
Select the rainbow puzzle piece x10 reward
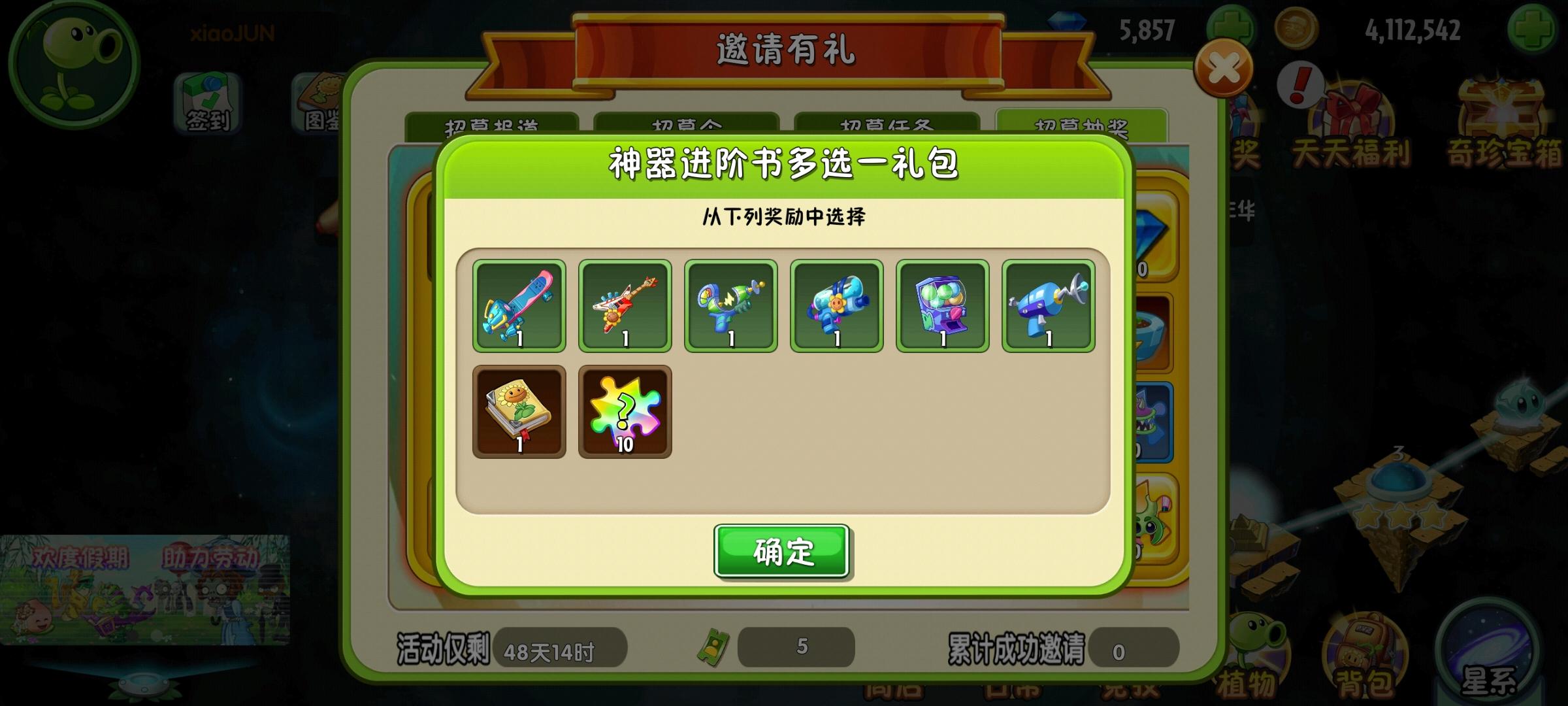tap(625, 412)
